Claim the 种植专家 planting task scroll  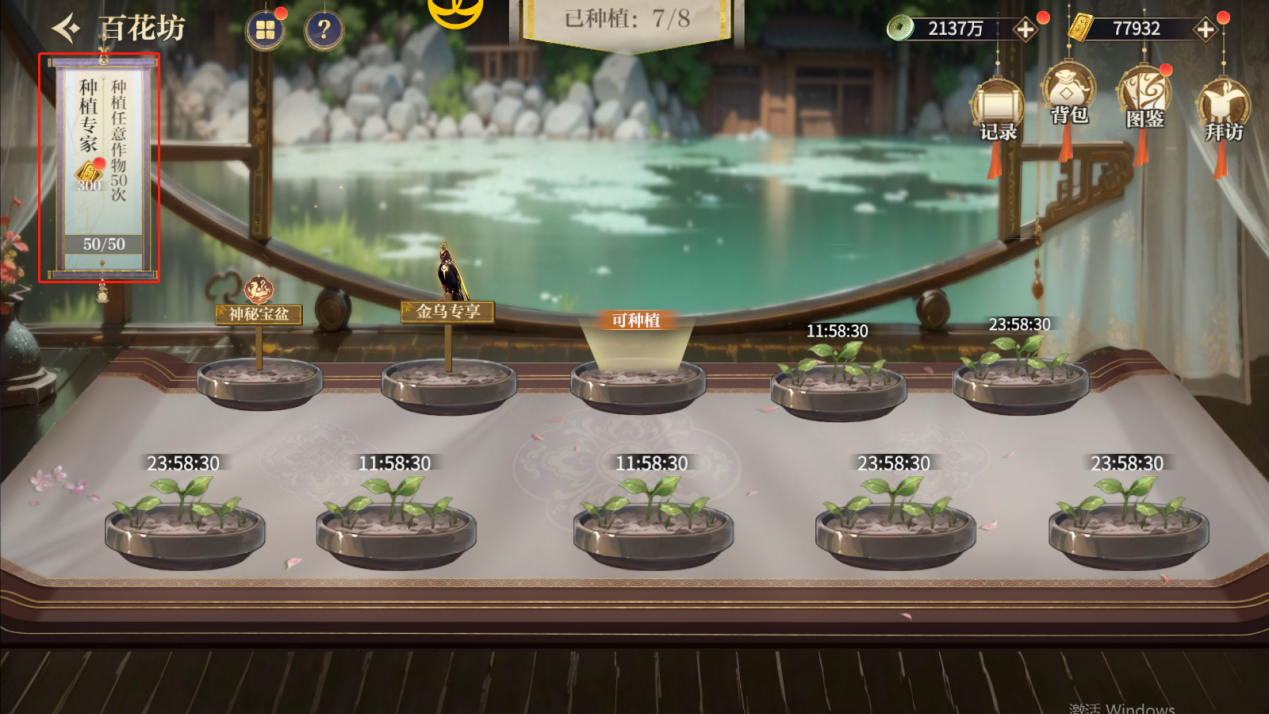coord(99,168)
